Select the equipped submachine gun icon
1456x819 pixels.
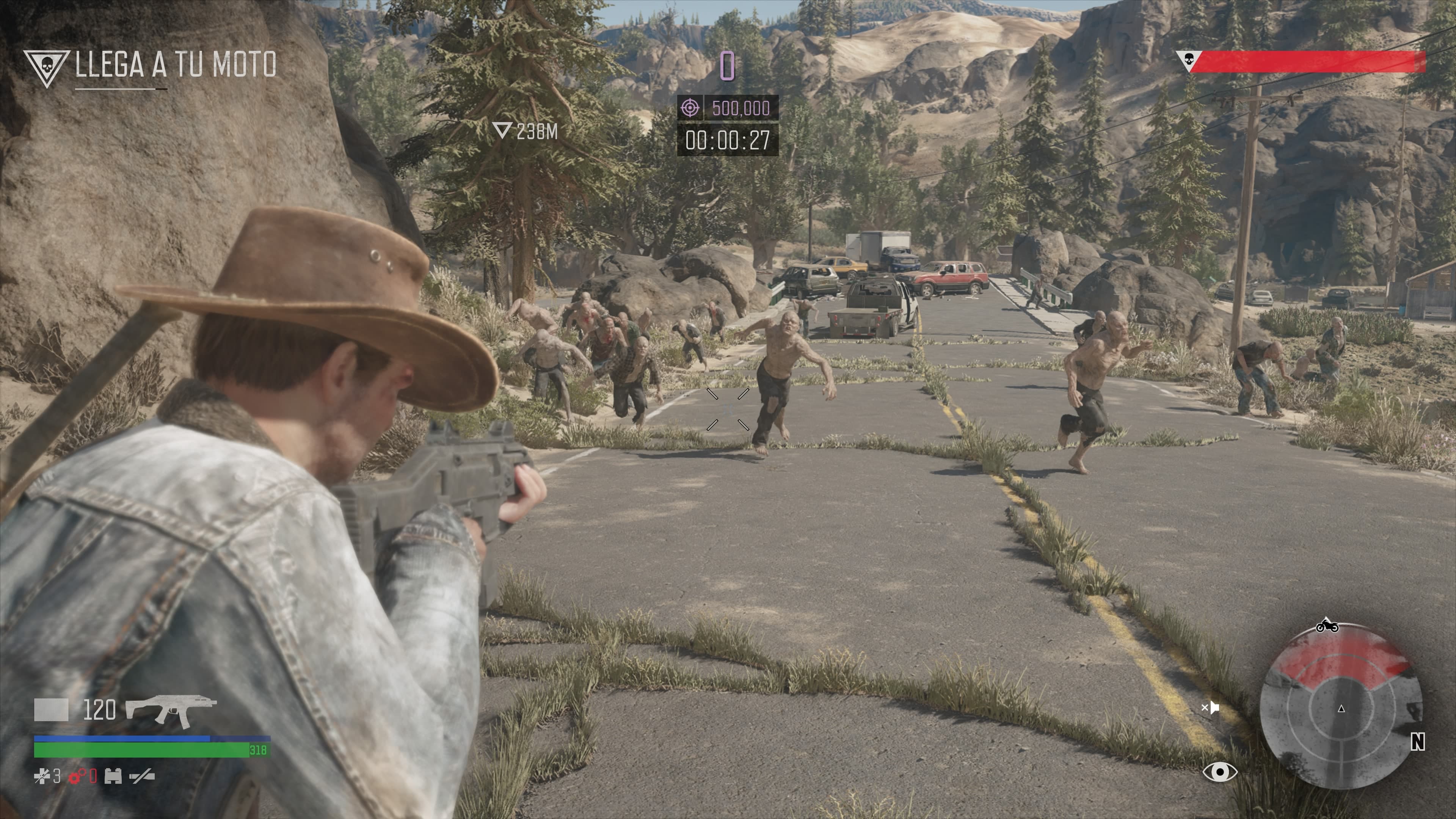click(170, 711)
